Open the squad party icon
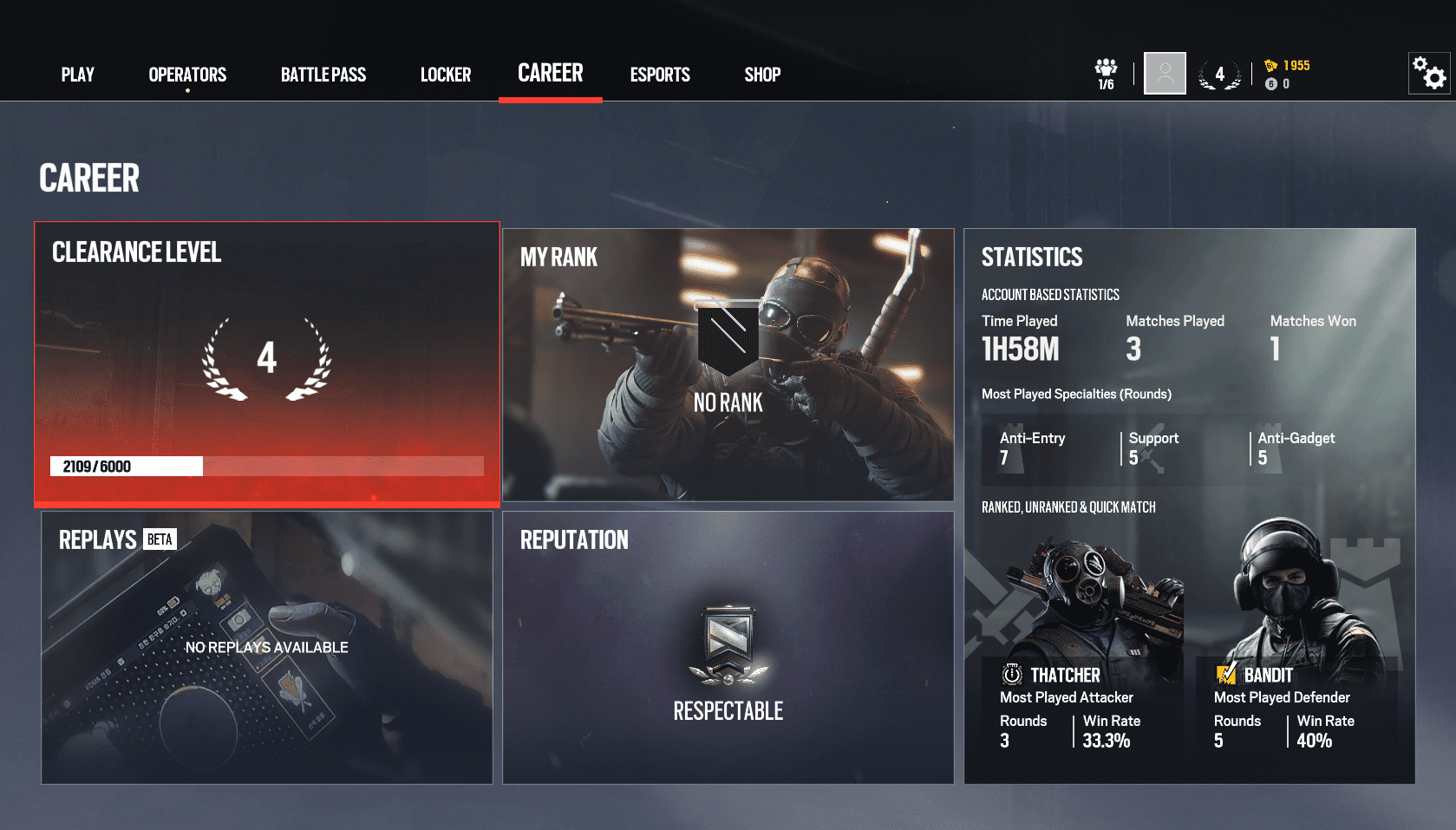1456x830 pixels. pos(1106,74)
